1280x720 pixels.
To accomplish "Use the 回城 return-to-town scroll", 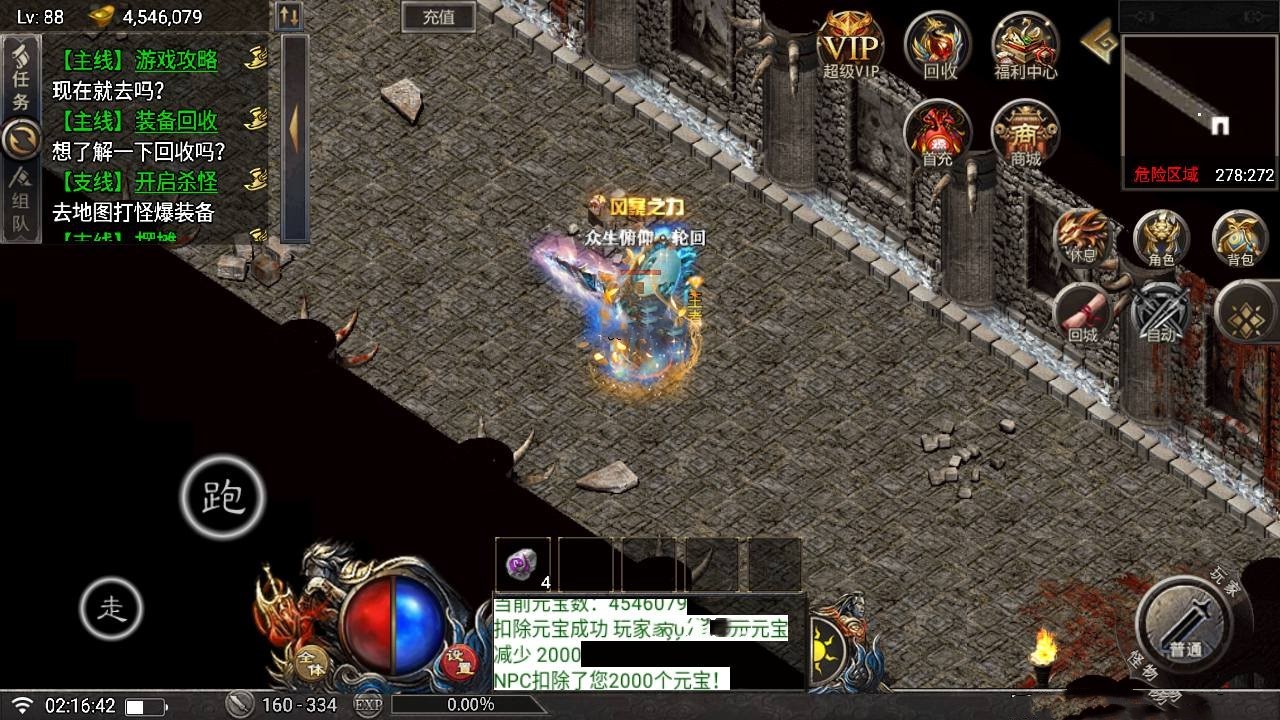I will 1083,313.
